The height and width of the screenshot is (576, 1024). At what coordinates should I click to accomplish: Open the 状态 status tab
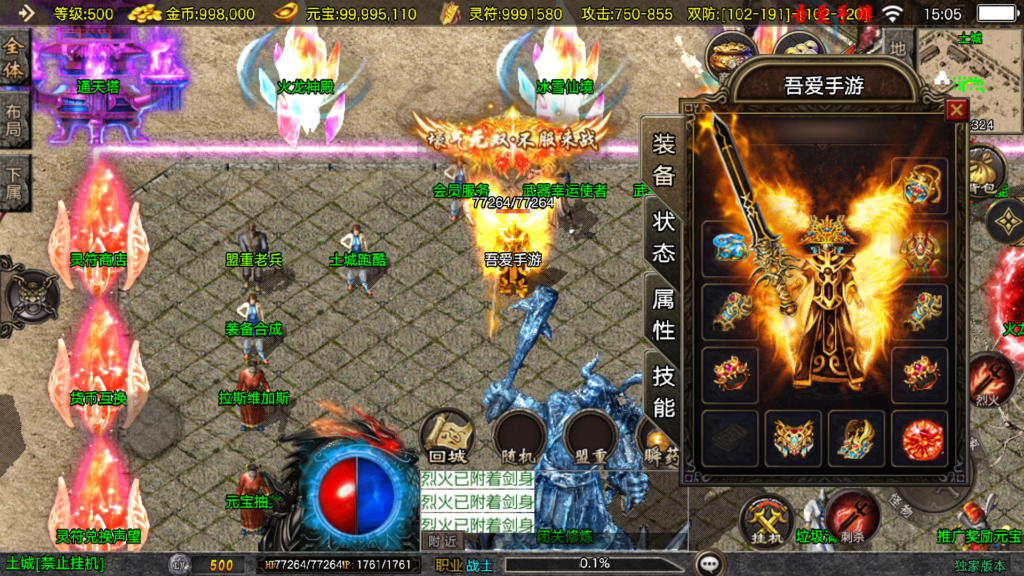pyautogui.click(x=664, y=236)
